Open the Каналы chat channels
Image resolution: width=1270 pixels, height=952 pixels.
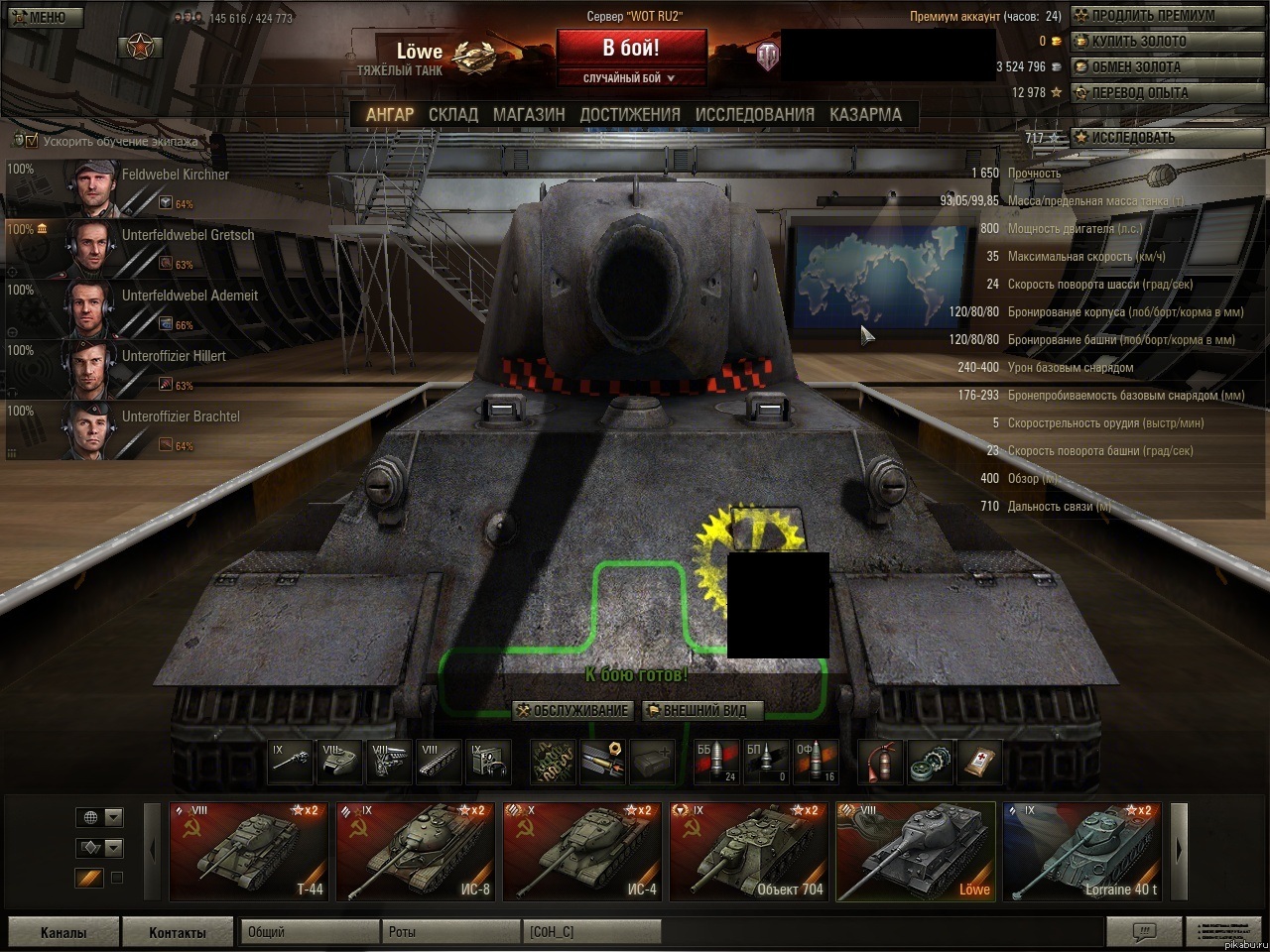[63, 932]
